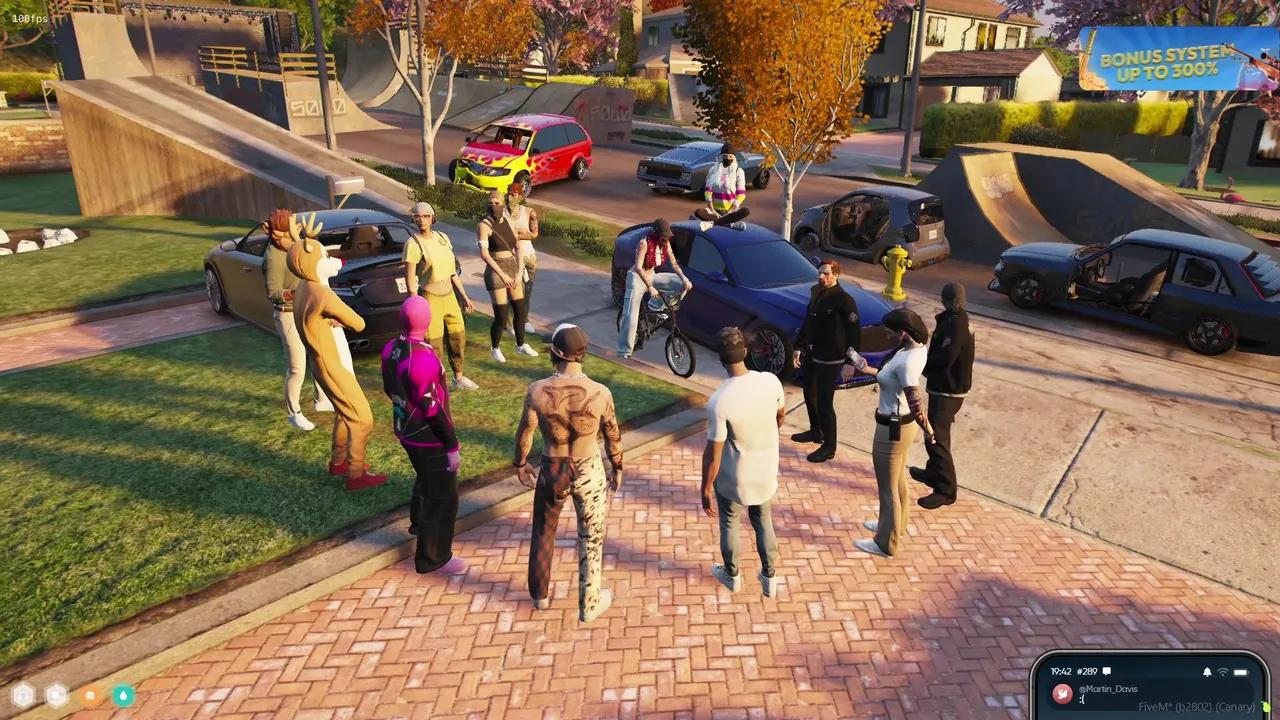
Task: Click the Wi-Fi signal icon on the phone
Action: [x=1222, y=672]
